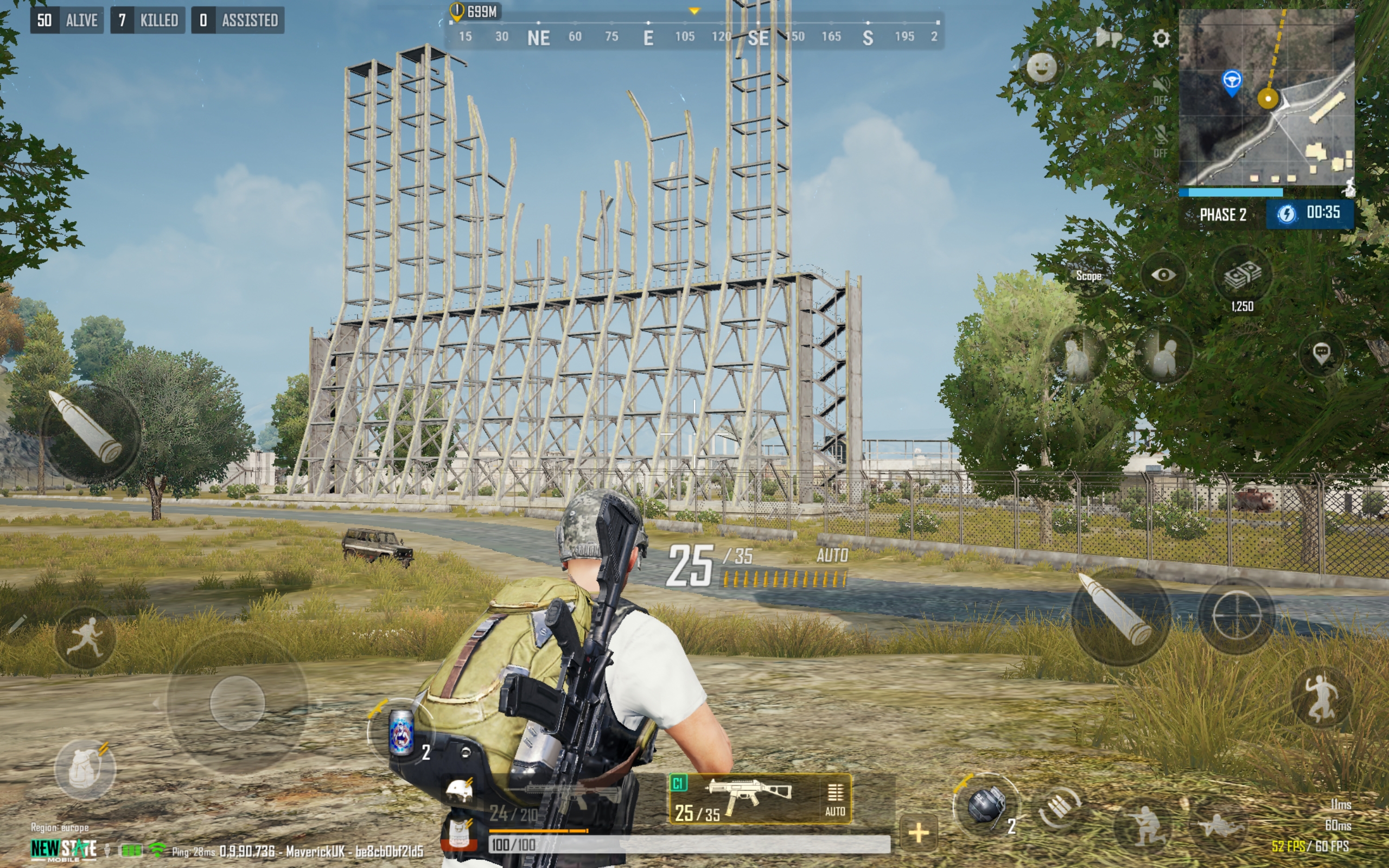Go prone with the lying figure button
This screenshot has width=1389, height=868.
click(x=1220, y=826)
